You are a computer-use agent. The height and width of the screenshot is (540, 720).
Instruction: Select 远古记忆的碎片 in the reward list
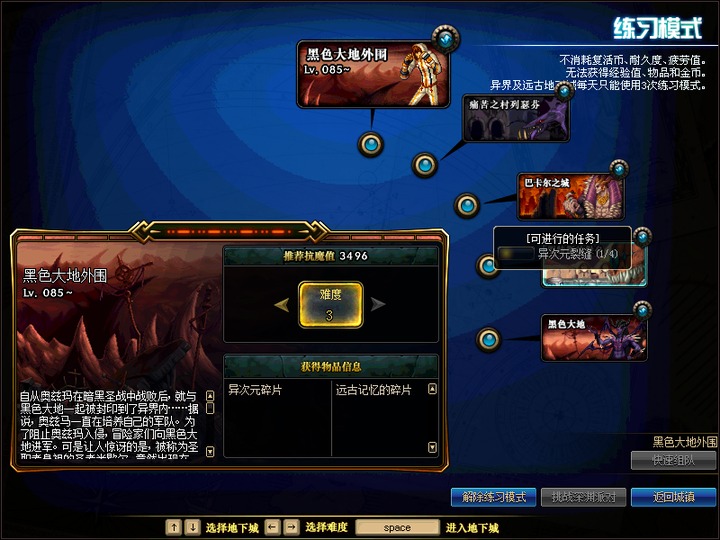pyautogui.click(x=373, y=390)
